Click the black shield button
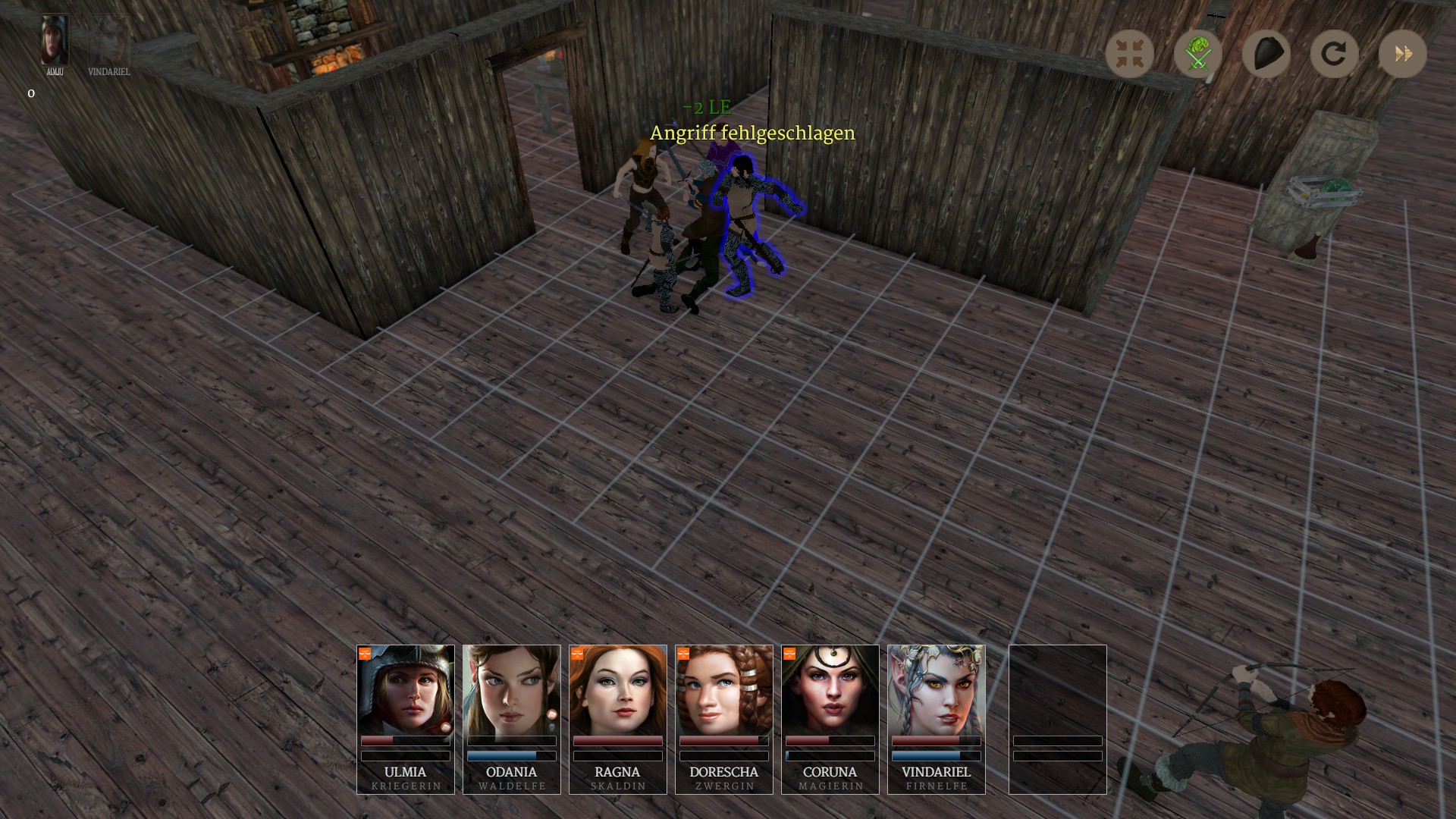 1266,54
